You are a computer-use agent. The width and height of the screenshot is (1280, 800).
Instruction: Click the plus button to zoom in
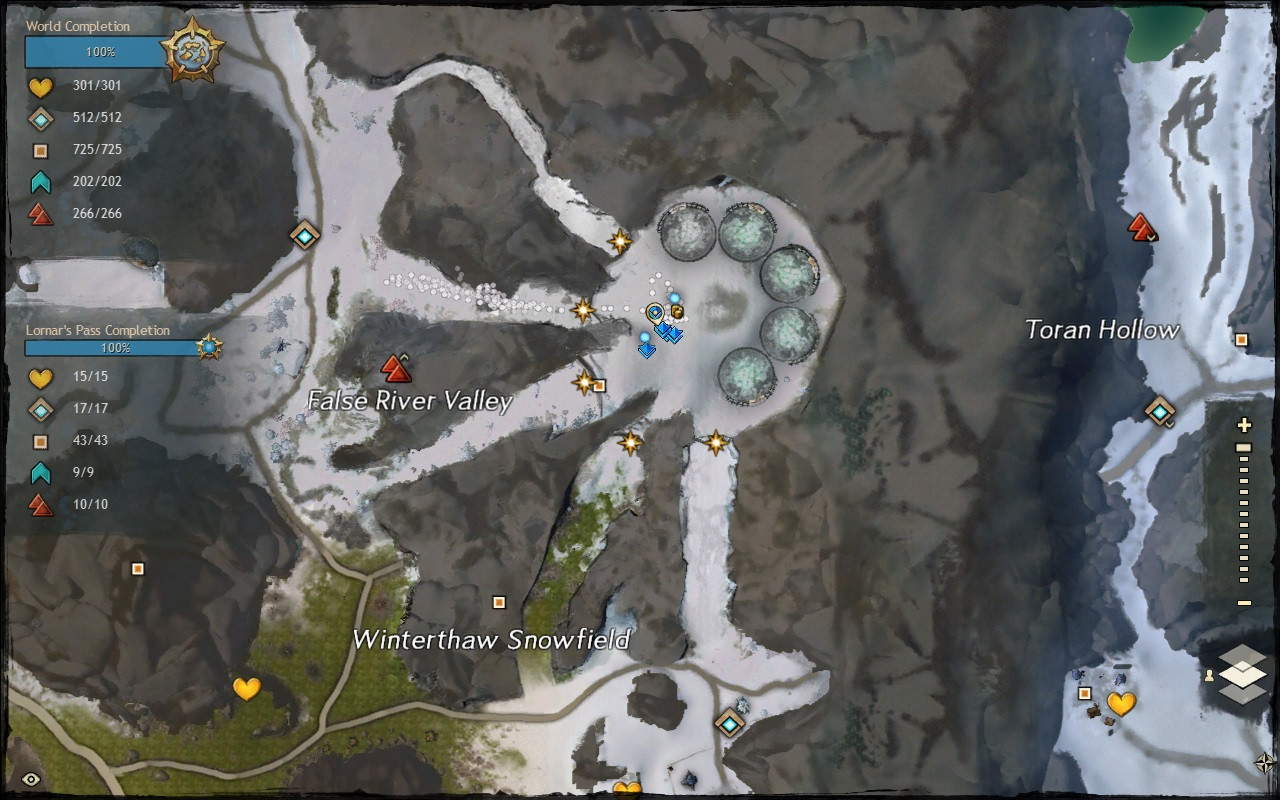1244,425
